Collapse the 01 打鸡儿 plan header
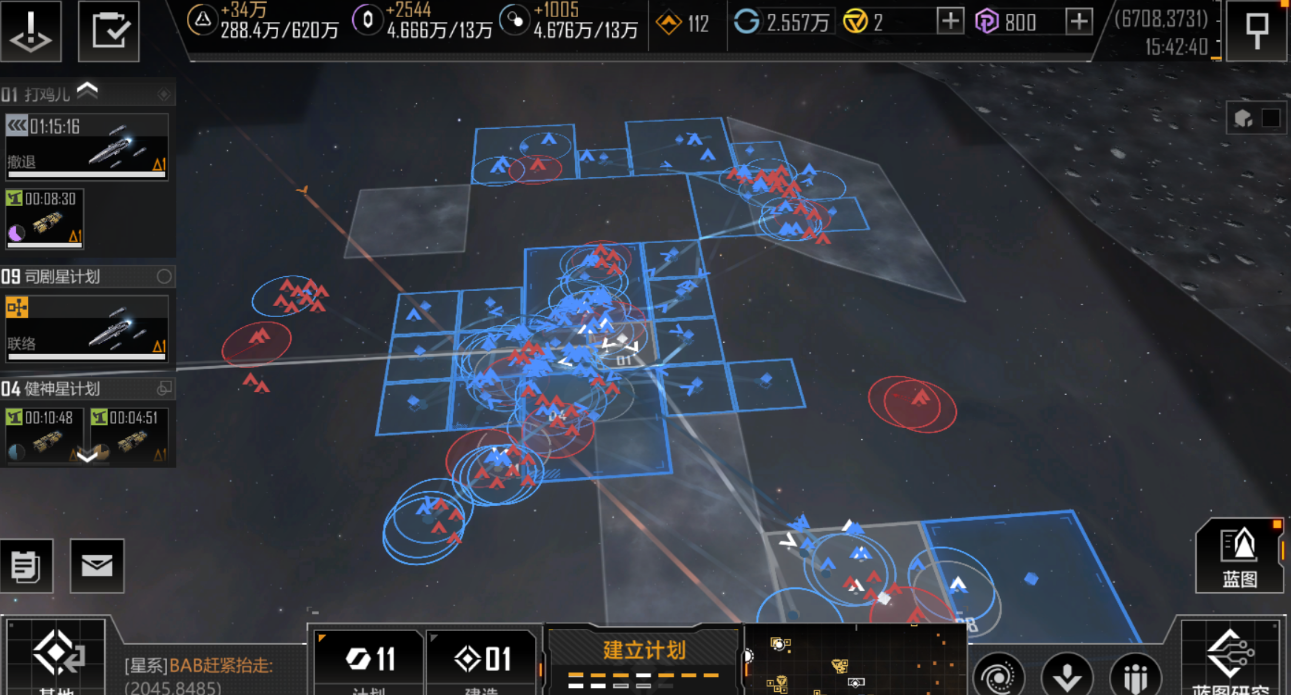The height and width of the screenshot is (695, 1291). [88, 94]
